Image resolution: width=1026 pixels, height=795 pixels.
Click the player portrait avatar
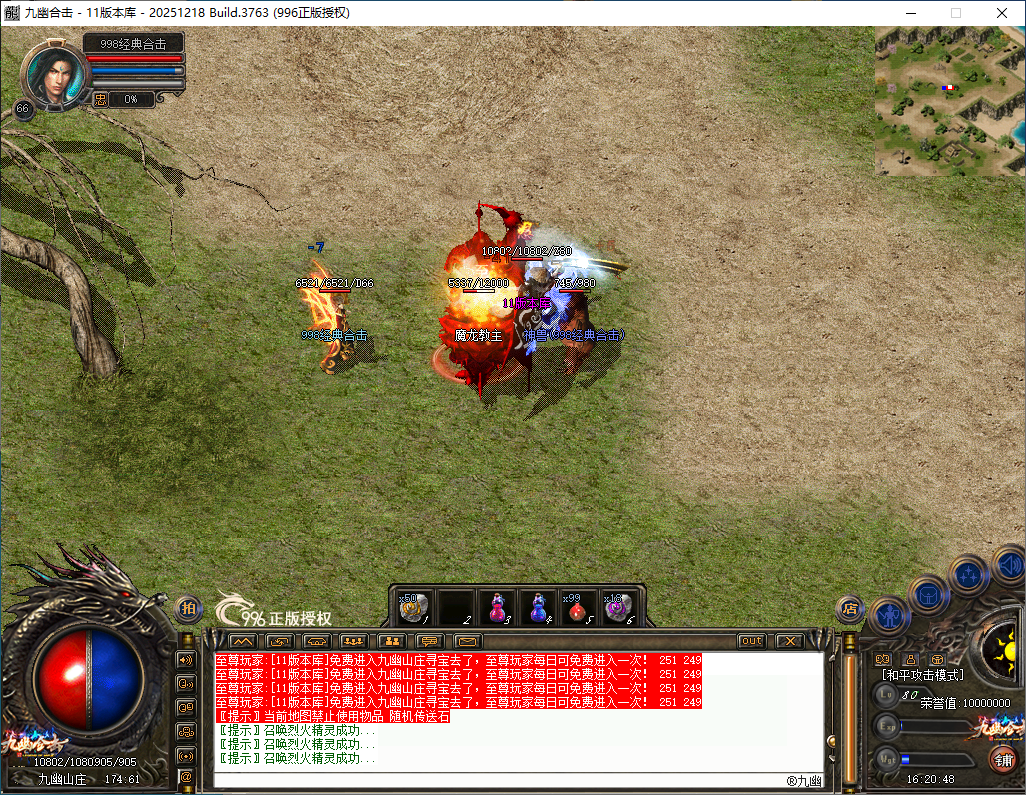point(53,74)
